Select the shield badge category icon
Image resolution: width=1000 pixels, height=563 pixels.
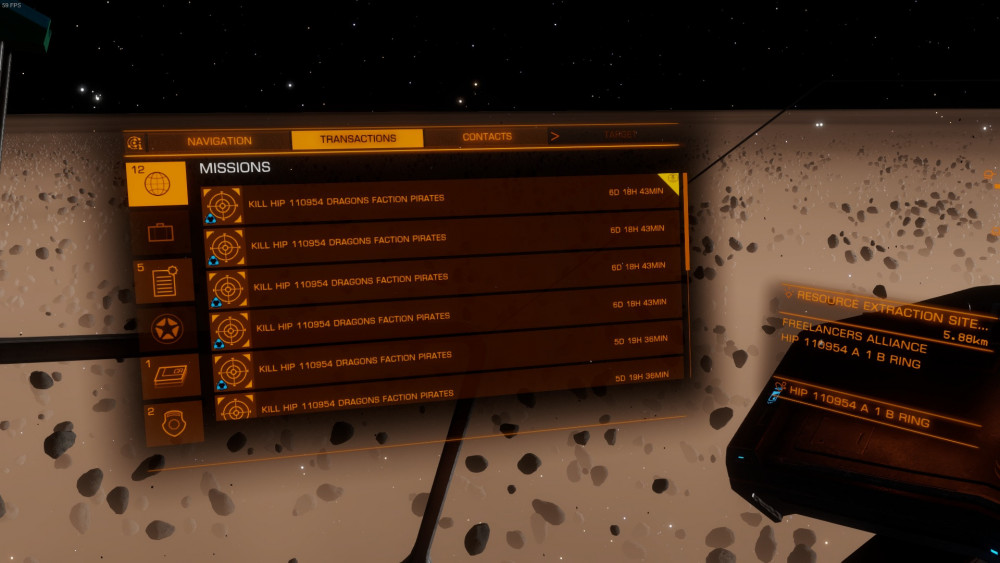pyautogui.click(x=174, y=422)
